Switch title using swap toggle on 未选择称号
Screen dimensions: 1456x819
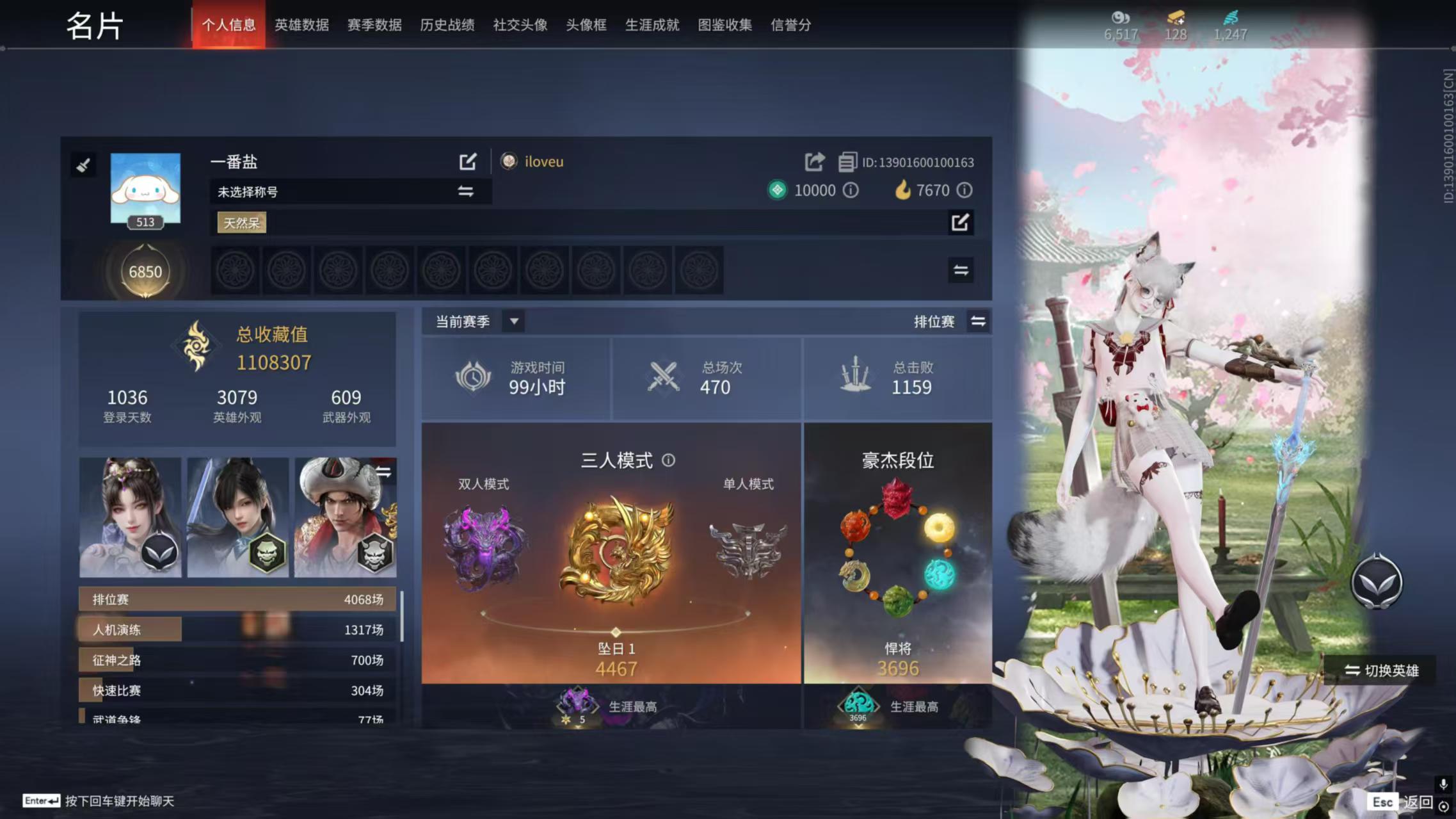466,191
